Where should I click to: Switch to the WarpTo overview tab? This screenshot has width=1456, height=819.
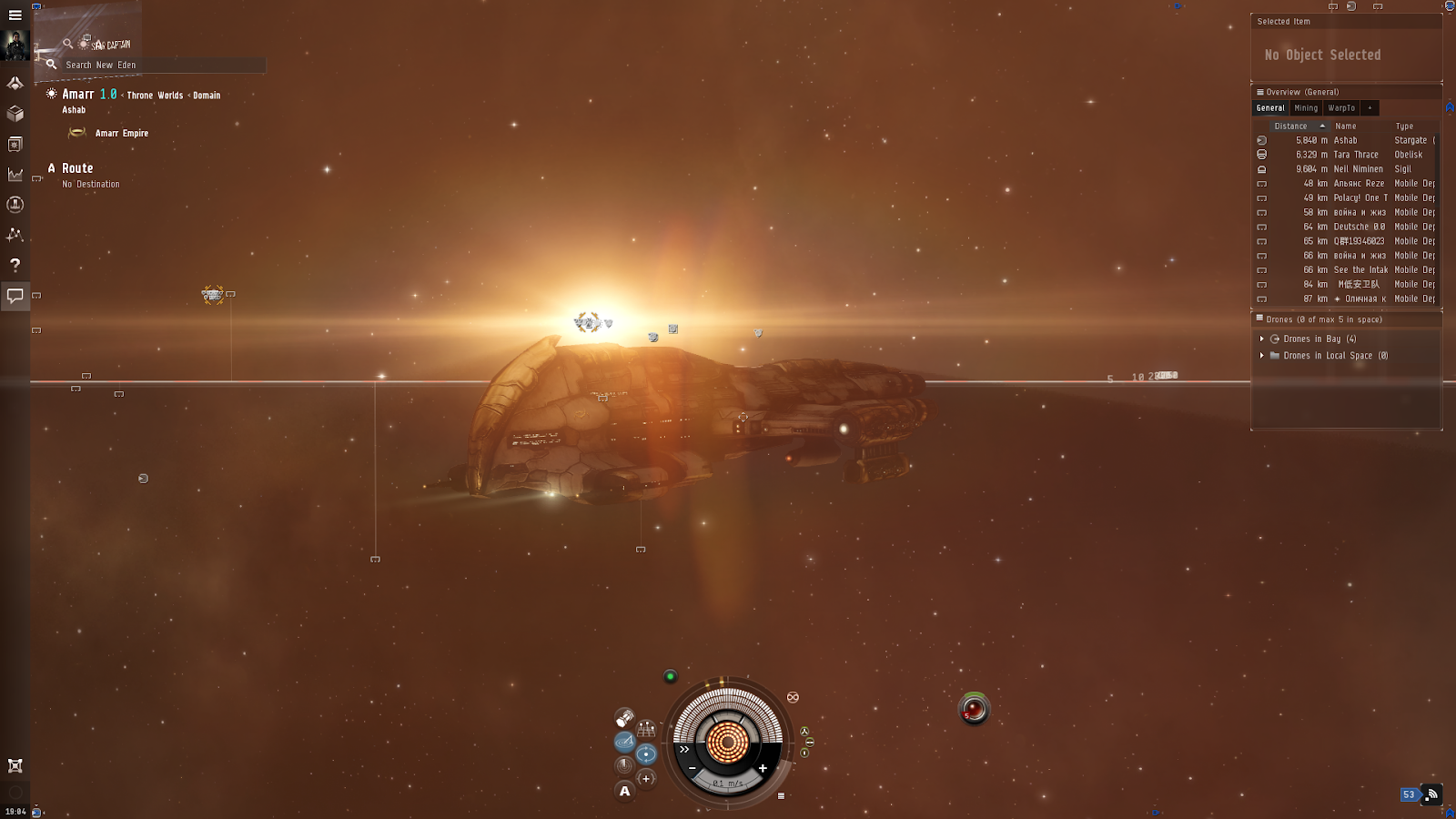point(1340,107)
